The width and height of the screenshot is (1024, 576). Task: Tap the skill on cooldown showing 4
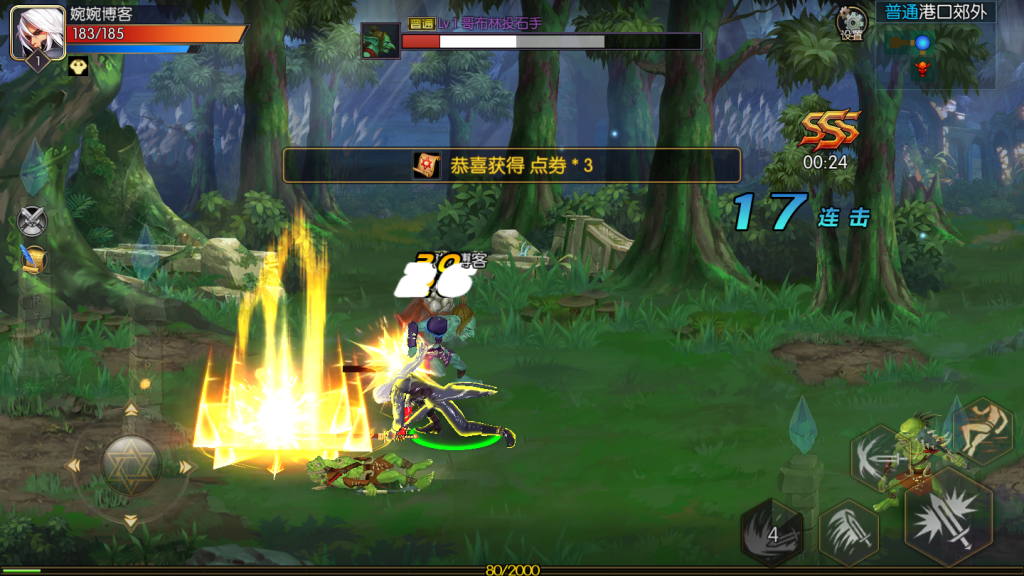[x=772, y=534]
